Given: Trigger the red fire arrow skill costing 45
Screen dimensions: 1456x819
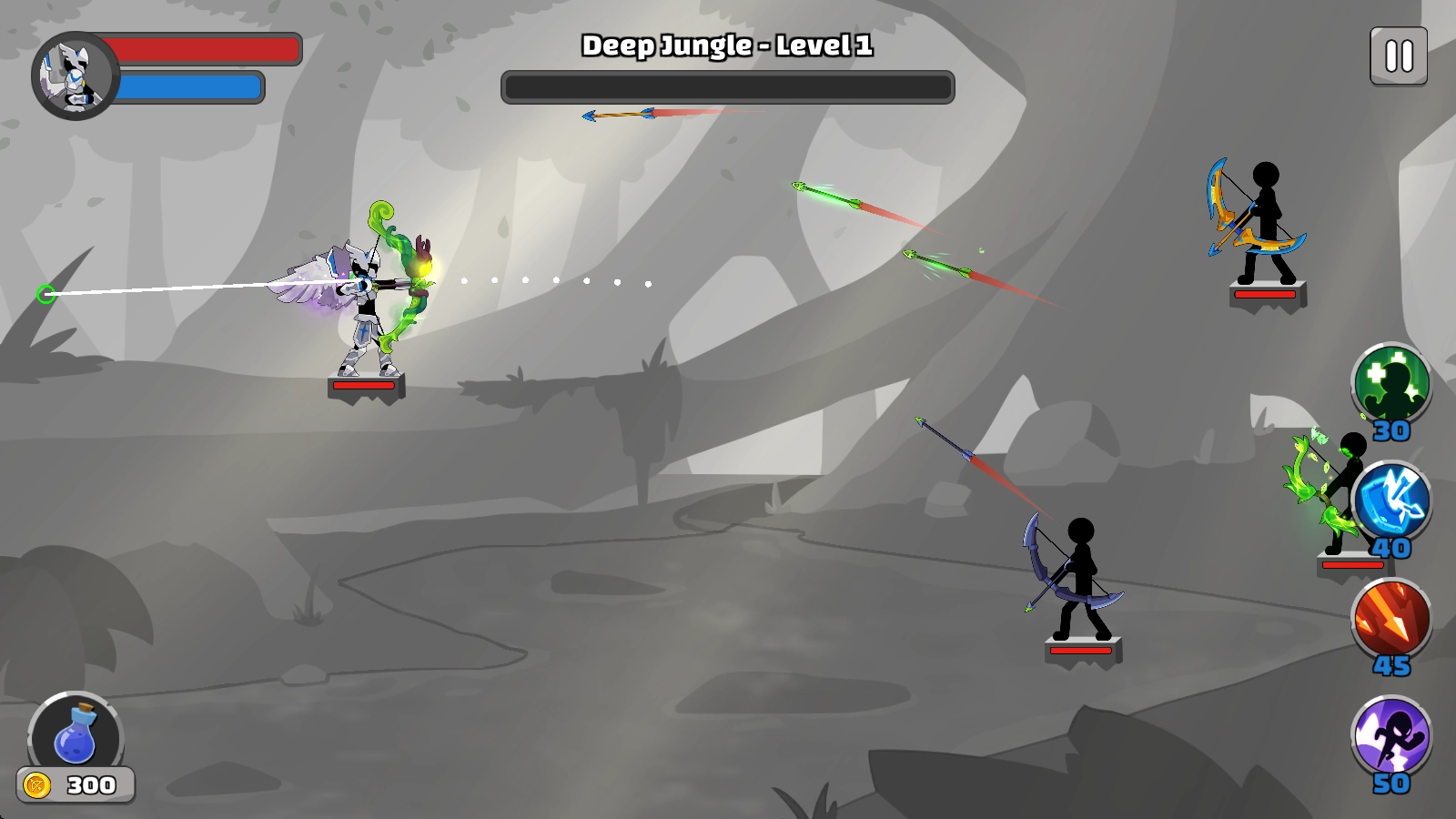Looking at the screenshot, I should pos(1390,620).
